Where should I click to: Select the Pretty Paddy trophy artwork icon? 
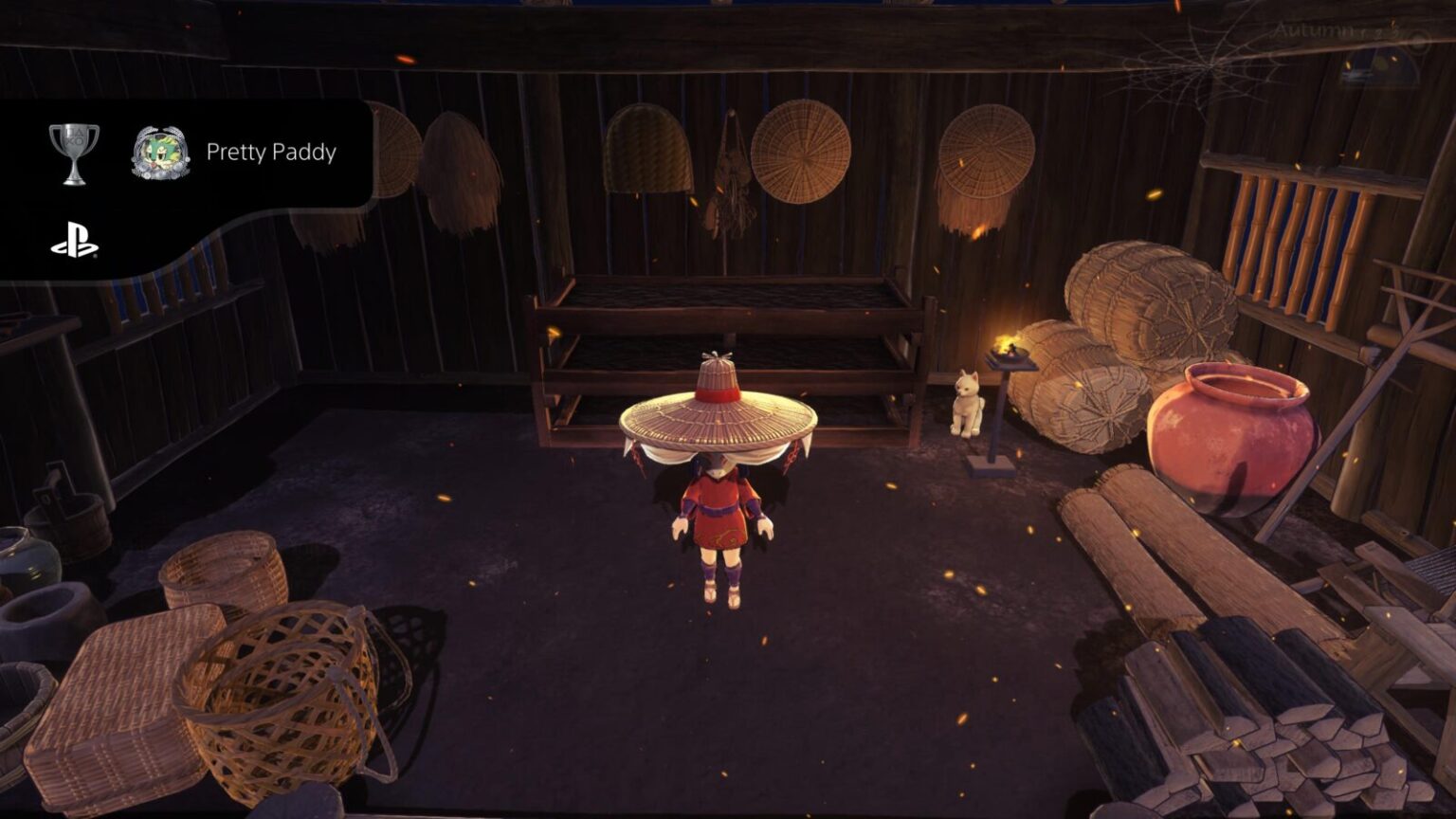coord(159,150)
